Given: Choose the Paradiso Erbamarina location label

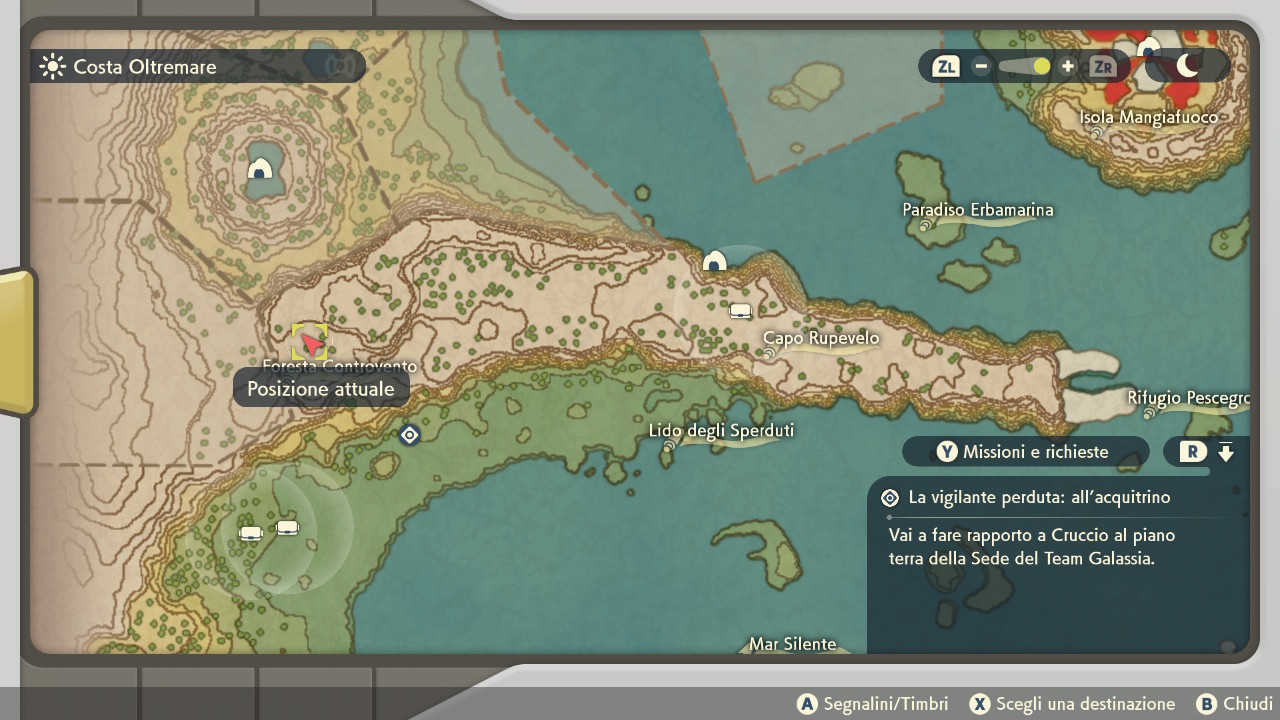Looking at the screenshot, I should tap(977, 210).
